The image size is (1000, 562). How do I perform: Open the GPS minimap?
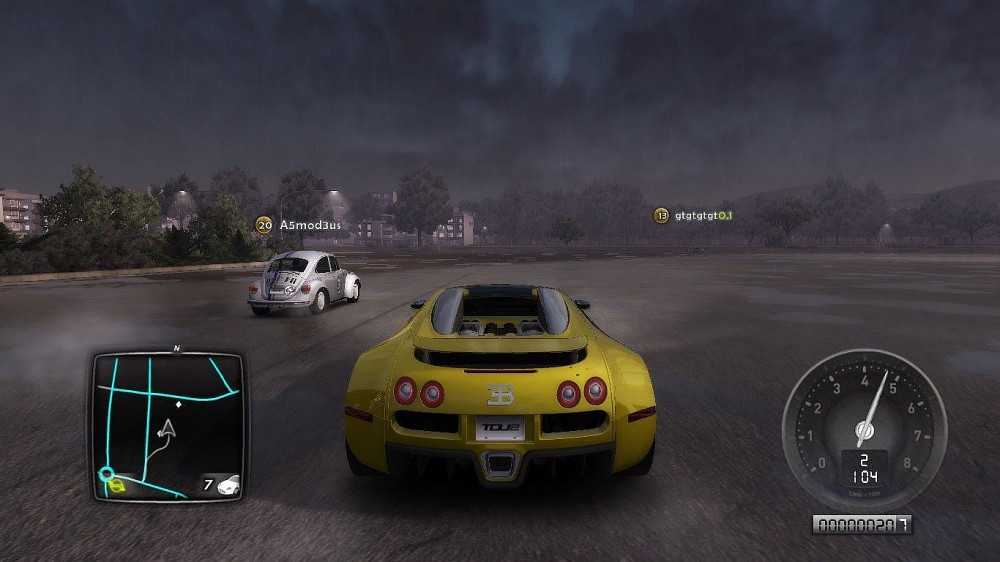click(168, 426)
